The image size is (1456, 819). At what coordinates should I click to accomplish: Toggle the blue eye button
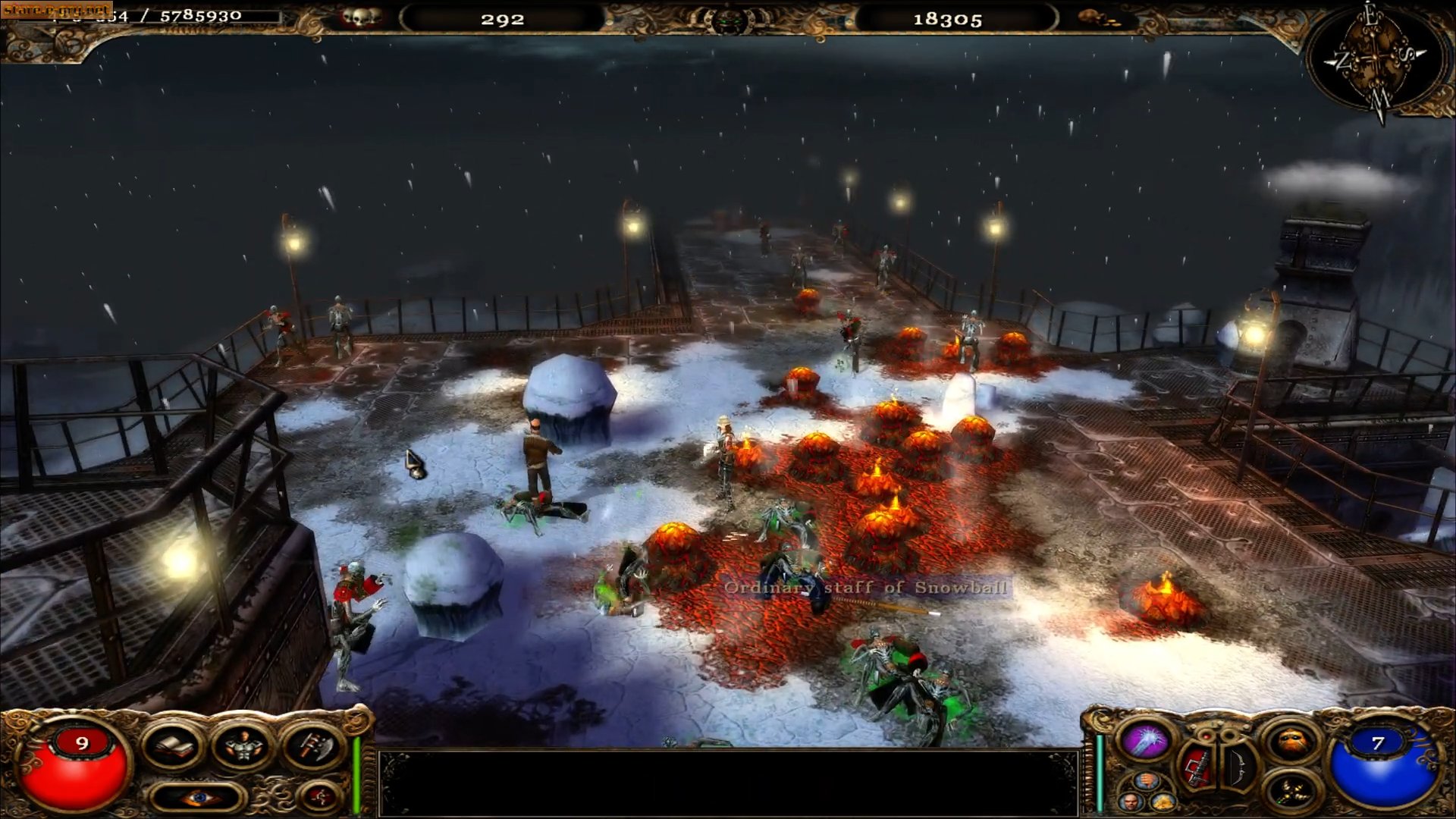(x=199, y=797)
